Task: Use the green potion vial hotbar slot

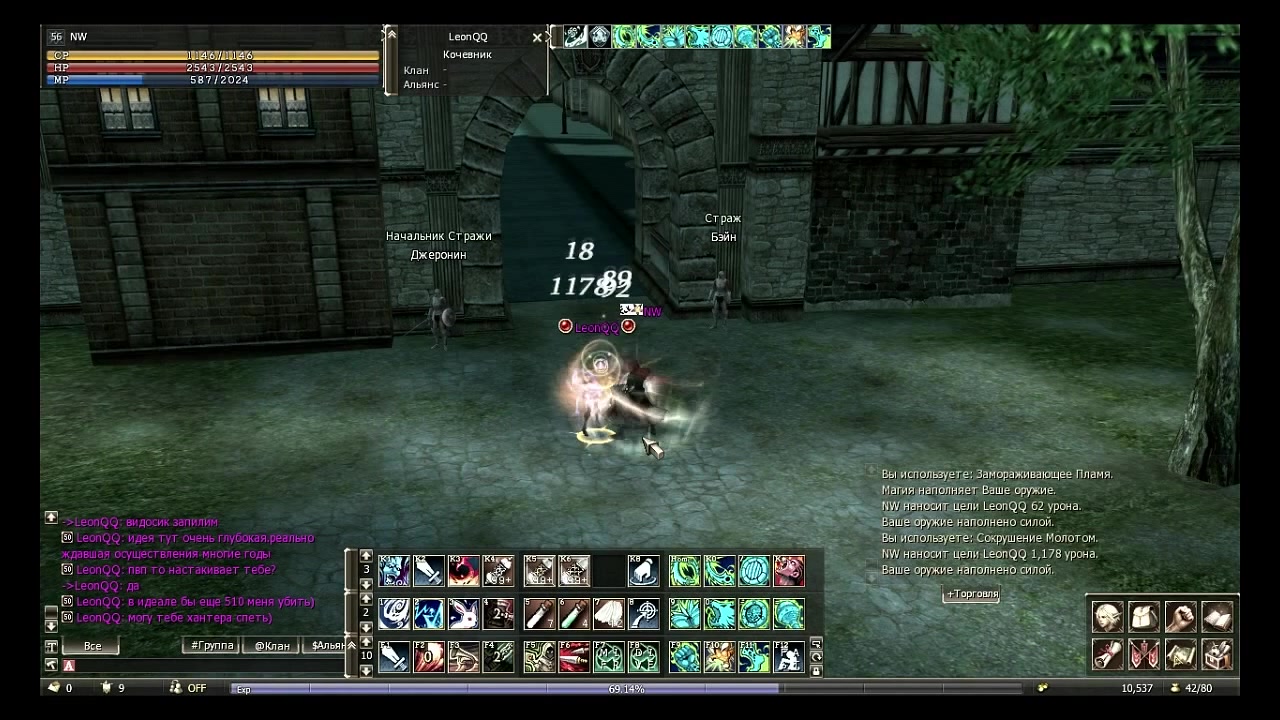Action: click(x=574, y=613)
